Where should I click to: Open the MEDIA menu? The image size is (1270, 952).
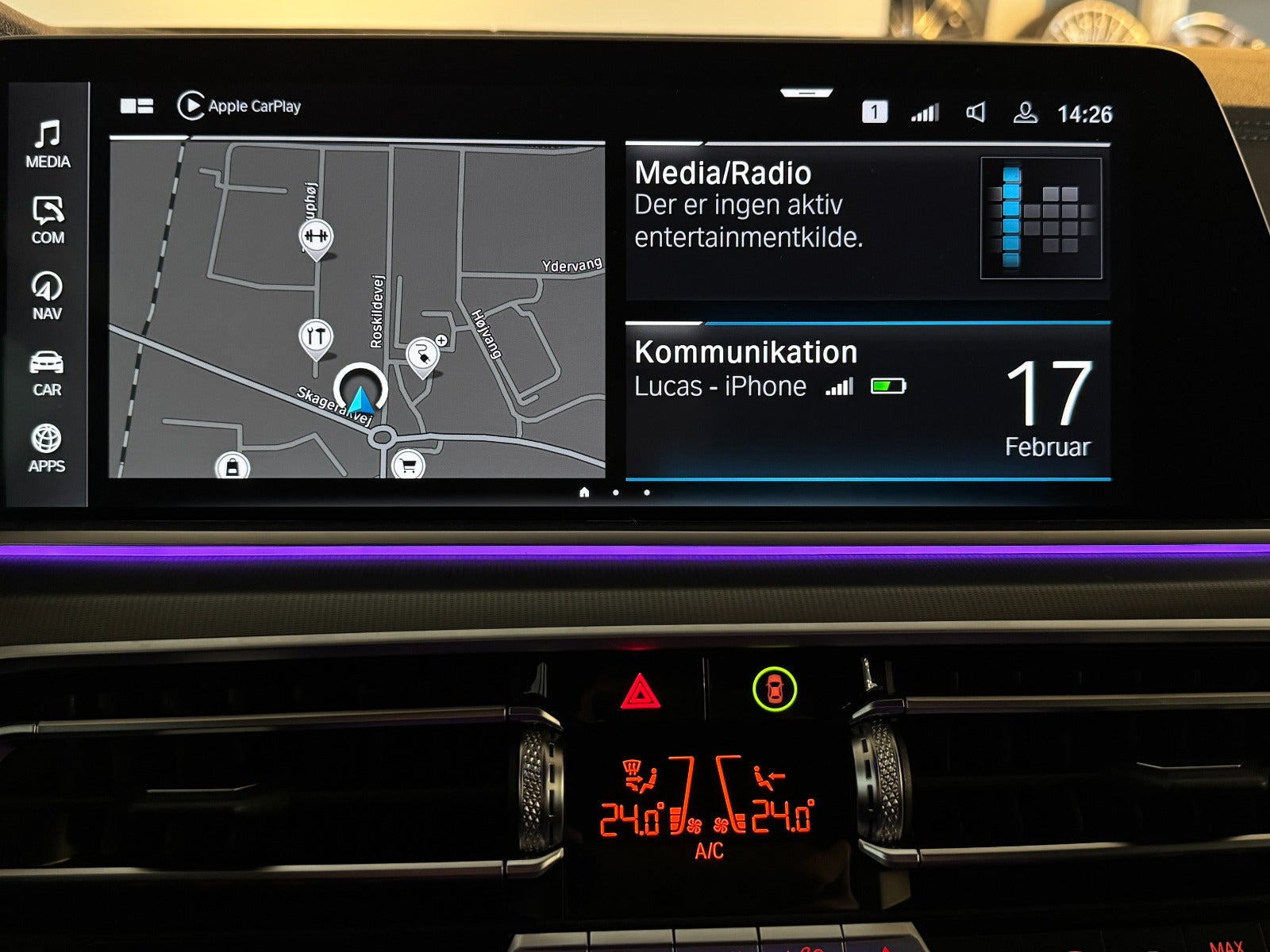48,144
